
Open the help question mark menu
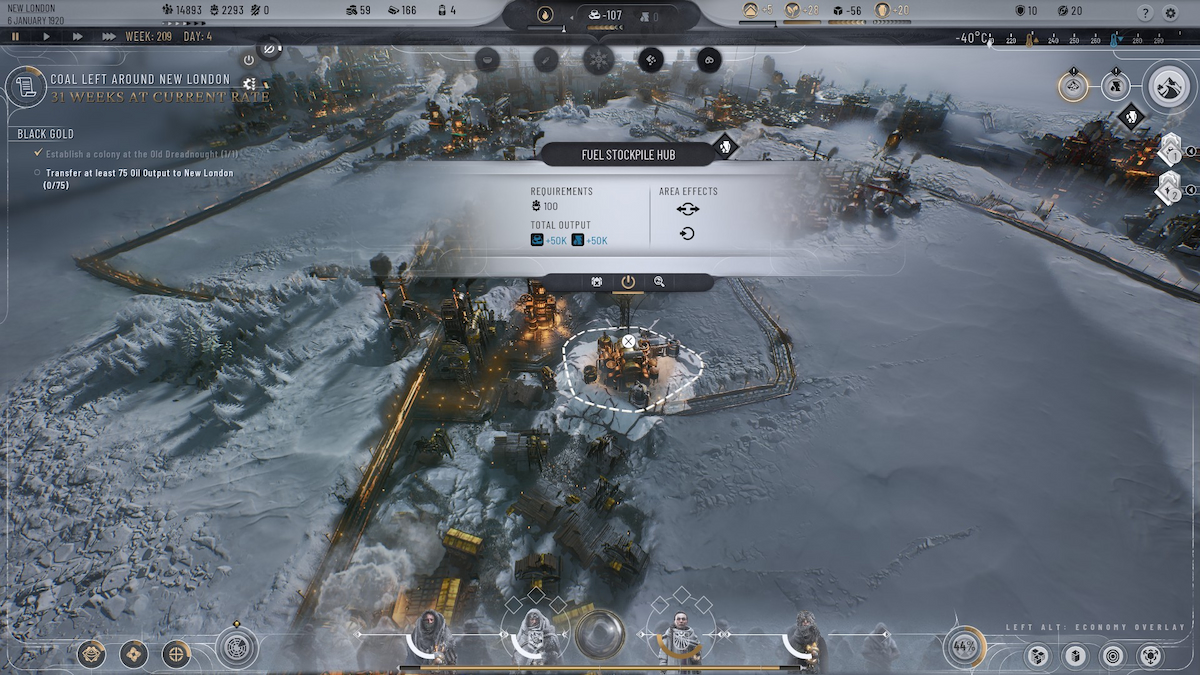1146,13
